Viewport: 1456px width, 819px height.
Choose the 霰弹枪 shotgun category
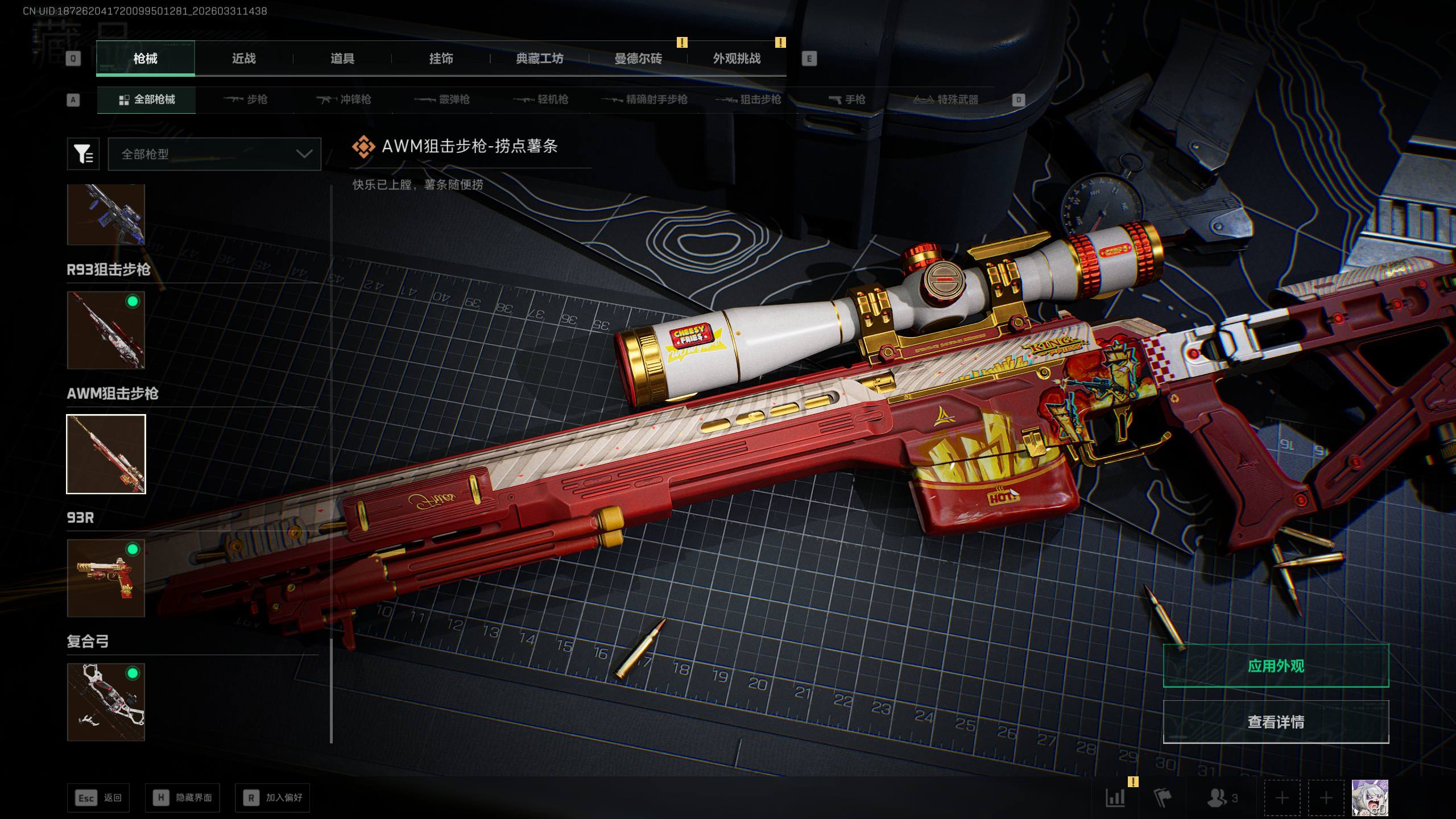coord(442,100)
